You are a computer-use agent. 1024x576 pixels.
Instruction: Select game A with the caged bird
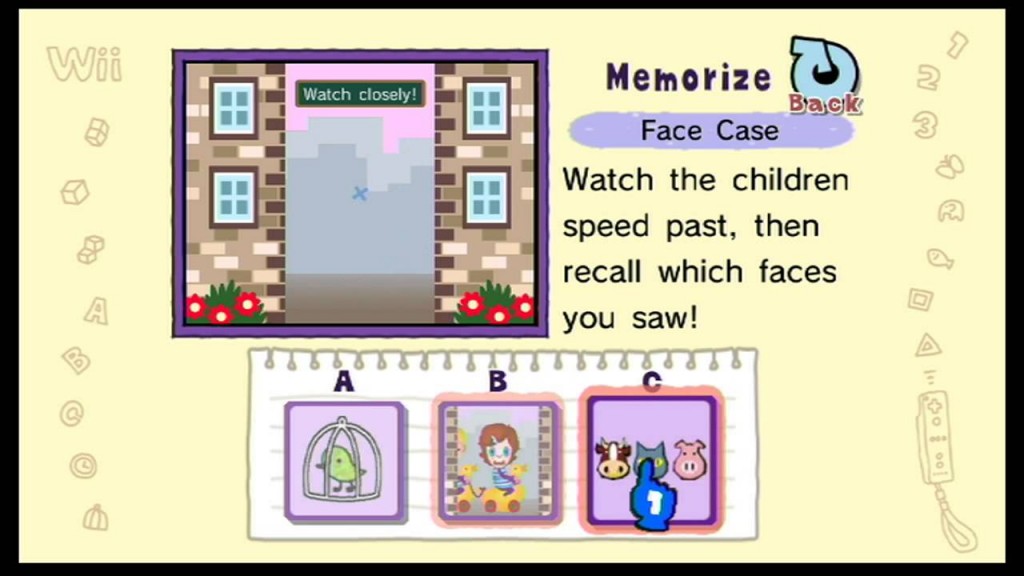coord(344,460)
